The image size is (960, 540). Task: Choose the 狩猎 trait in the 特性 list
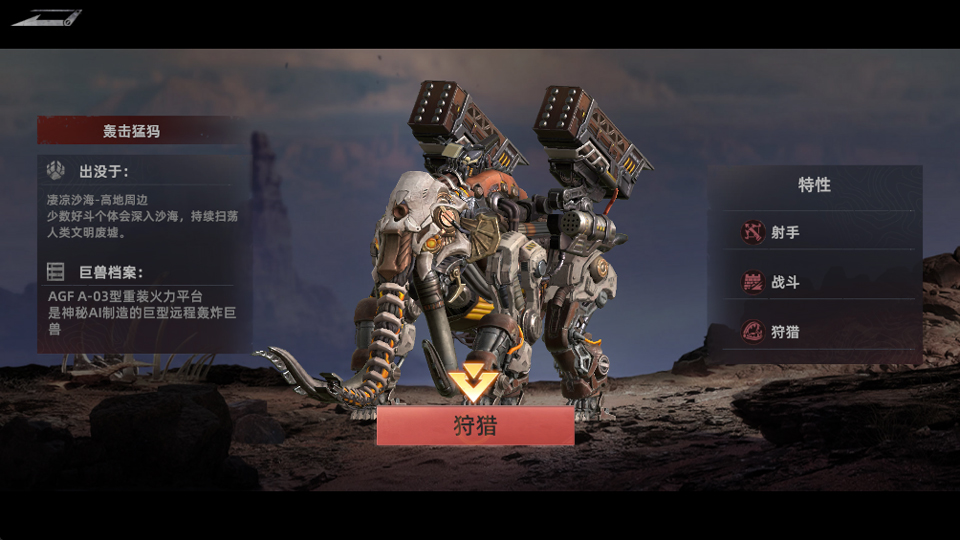pos(814,332)
